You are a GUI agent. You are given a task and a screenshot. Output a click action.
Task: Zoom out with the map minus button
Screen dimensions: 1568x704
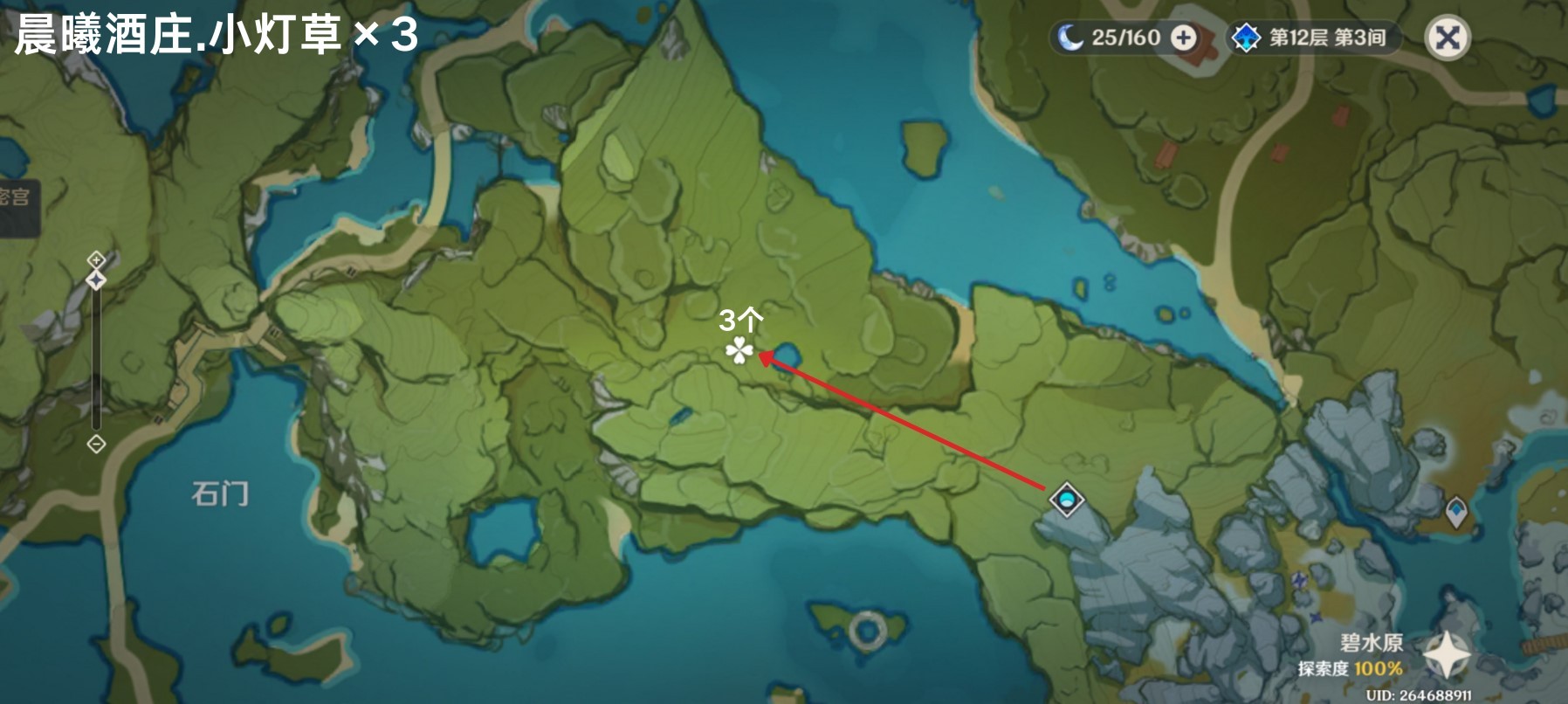pos(96,444)
